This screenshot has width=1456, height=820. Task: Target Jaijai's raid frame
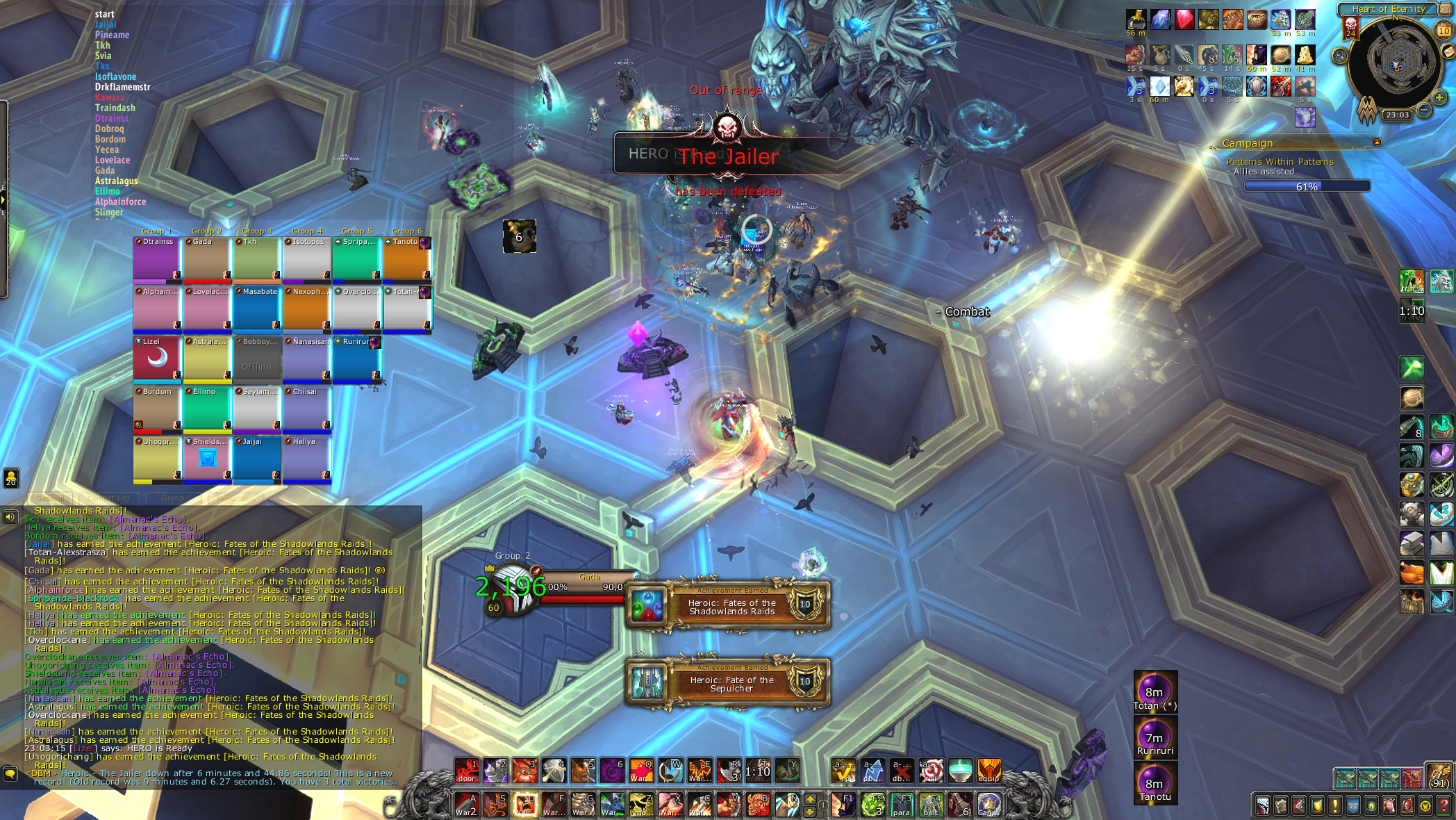257,459
